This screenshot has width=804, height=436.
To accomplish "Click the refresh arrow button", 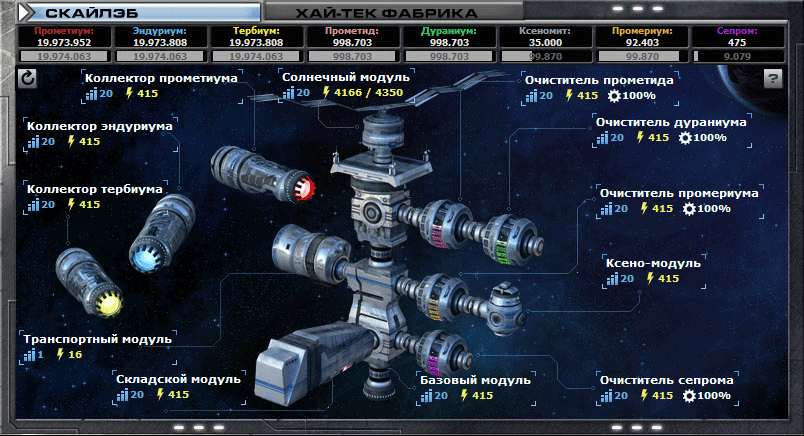I will 27,79.
